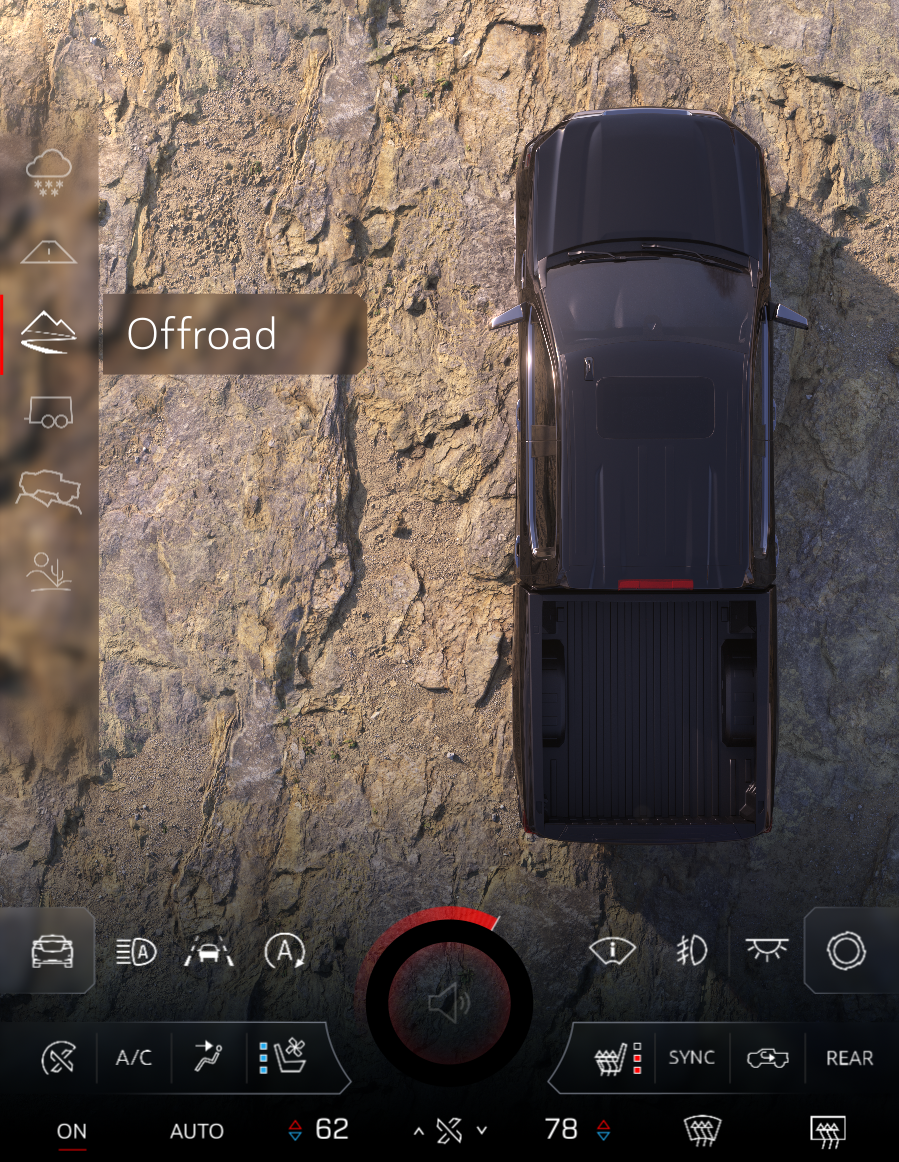899x1162 pixels.
Task: Open the vehicle controls car icon
Action: (52, 952)
